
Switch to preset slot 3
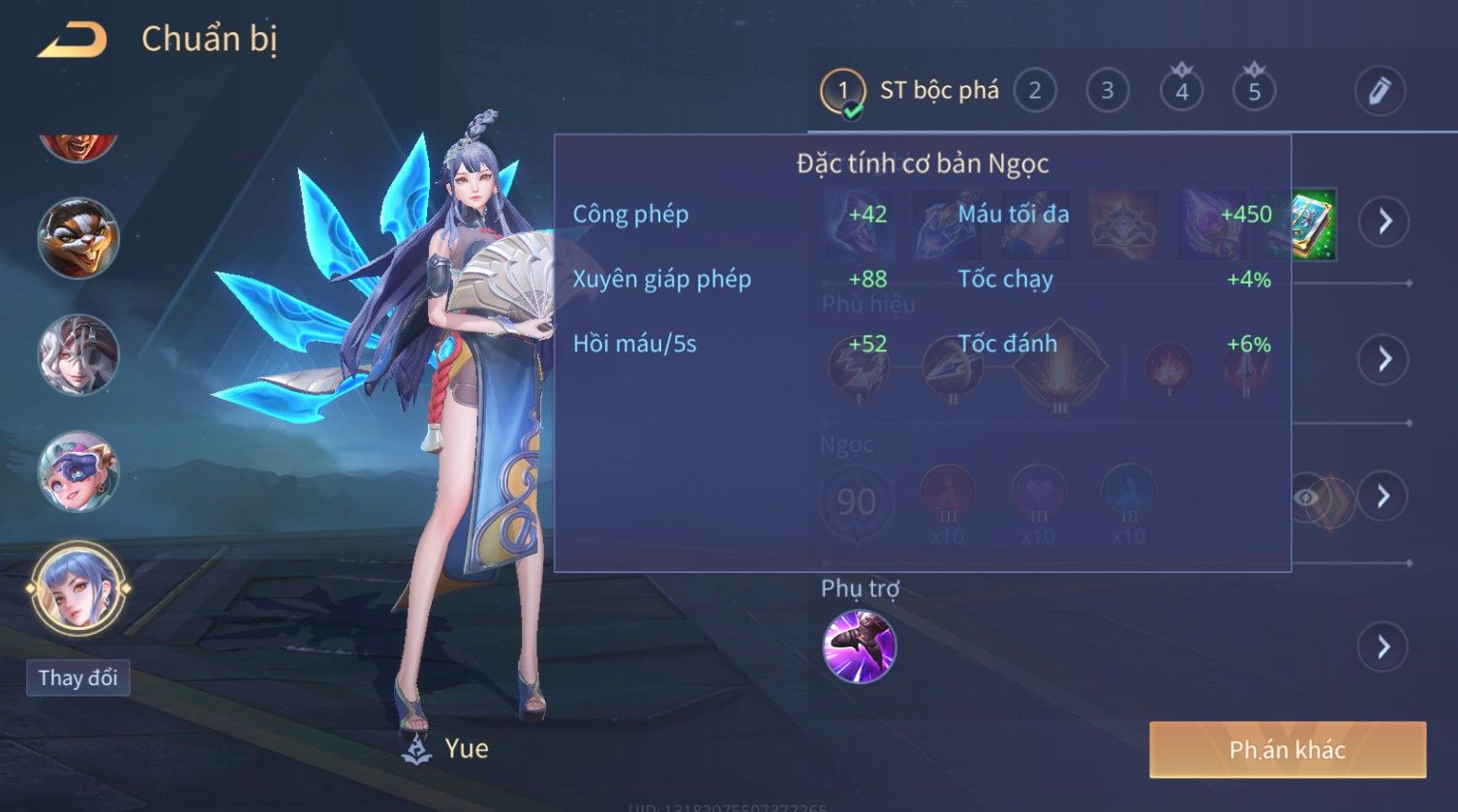(1107, 91)
